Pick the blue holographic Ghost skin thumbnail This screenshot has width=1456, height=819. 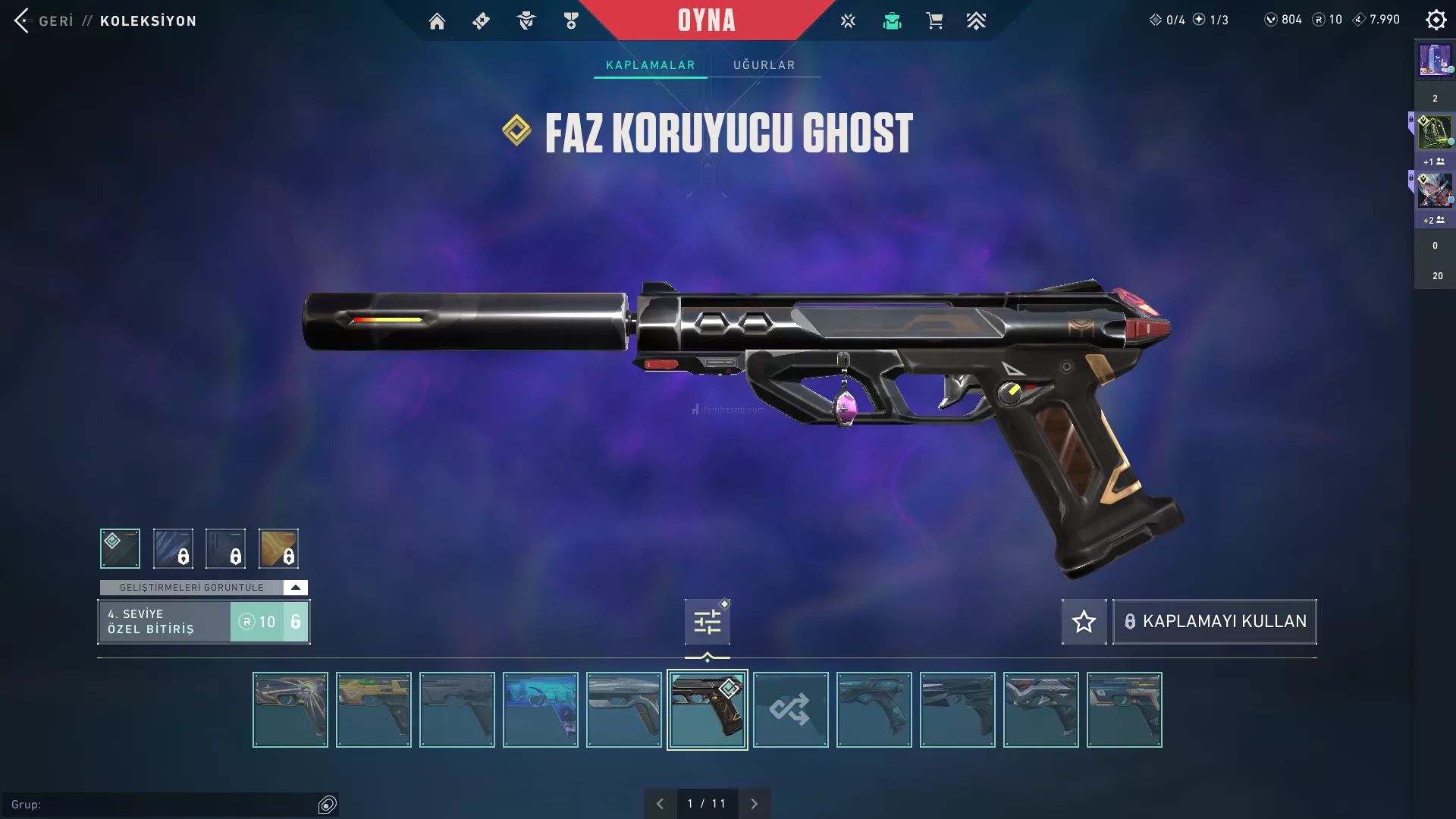(540, 710)
